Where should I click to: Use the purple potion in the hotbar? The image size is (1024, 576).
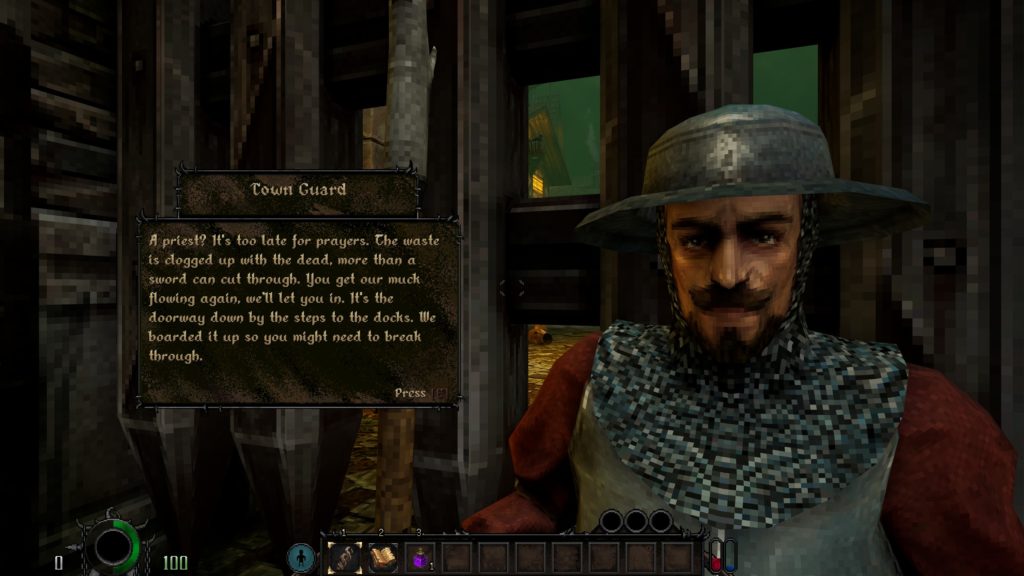pyautogui.click(x=420, y=557)
